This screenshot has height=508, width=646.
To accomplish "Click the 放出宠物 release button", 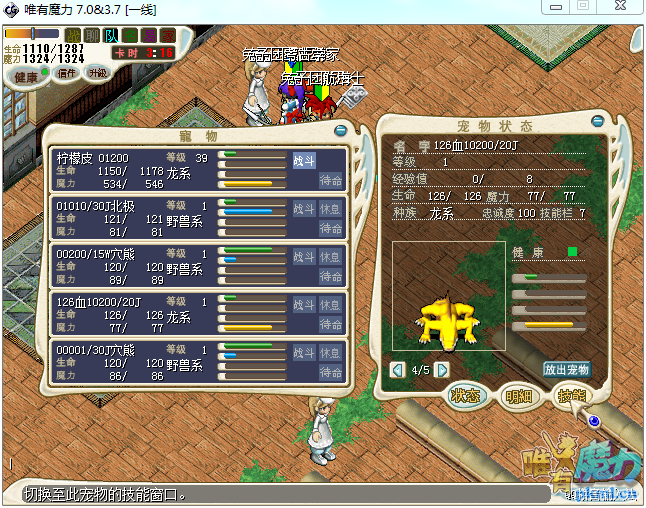I will pyautogui.click(x=566, y=369).
